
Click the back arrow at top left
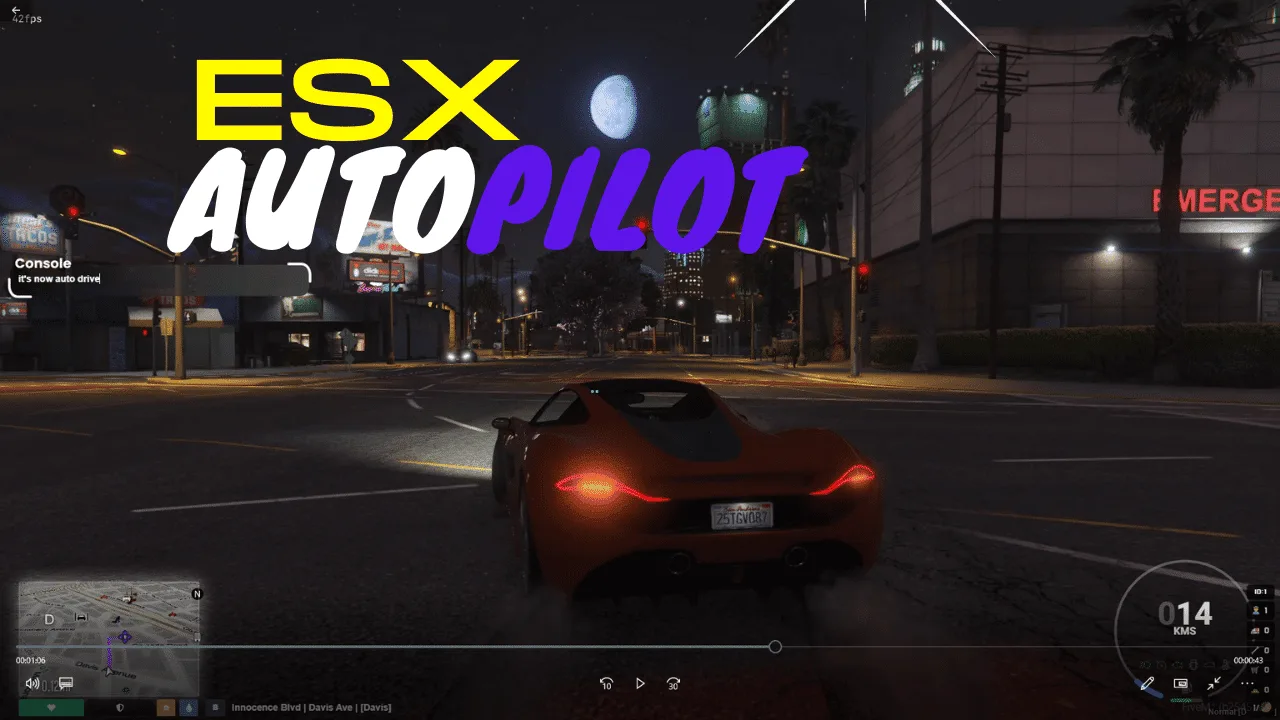tap(14, 10)
